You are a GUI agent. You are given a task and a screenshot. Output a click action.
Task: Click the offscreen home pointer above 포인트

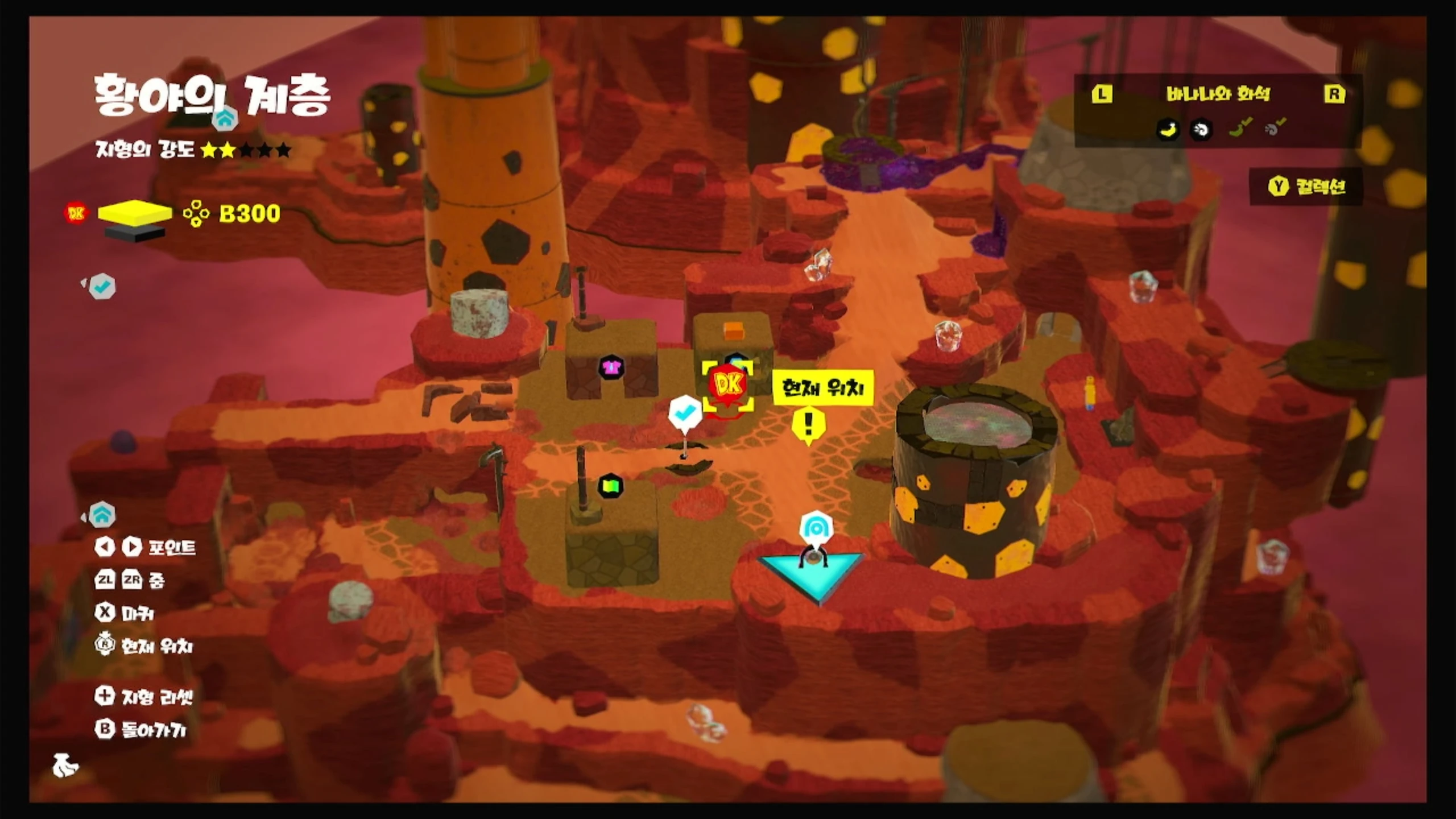point(101,515)
